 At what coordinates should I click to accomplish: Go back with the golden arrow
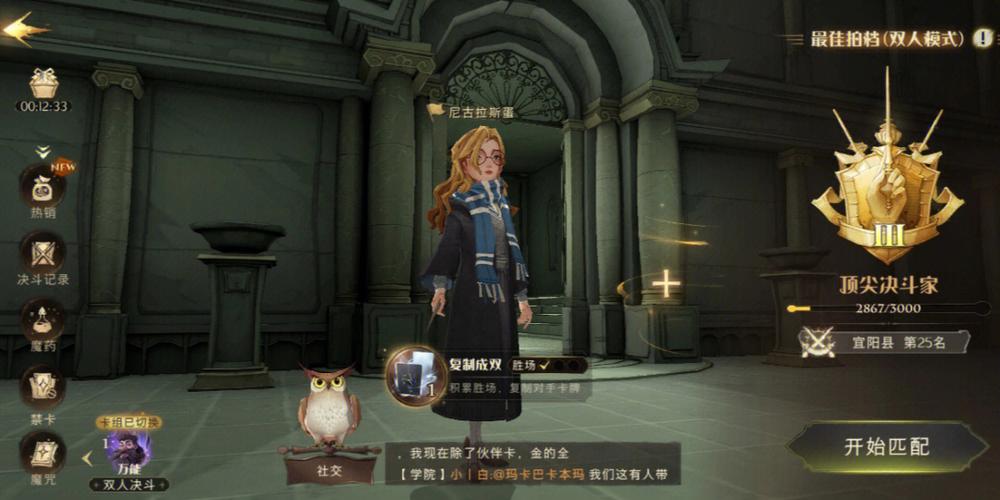[24, 29]
